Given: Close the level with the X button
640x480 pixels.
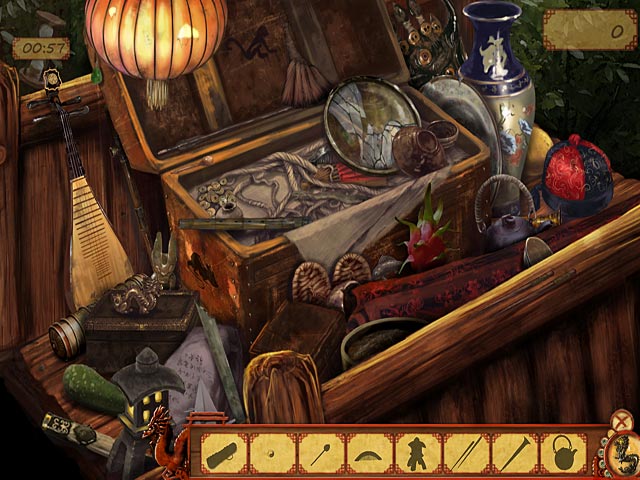Looking at the screenshot, I should click(622, 421).
